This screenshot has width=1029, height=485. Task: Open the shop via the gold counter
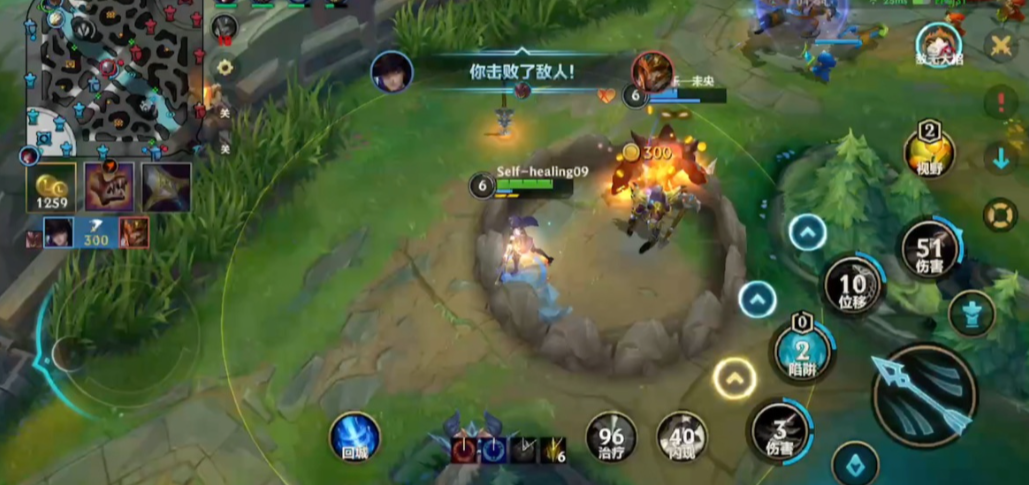coord(50,188)
